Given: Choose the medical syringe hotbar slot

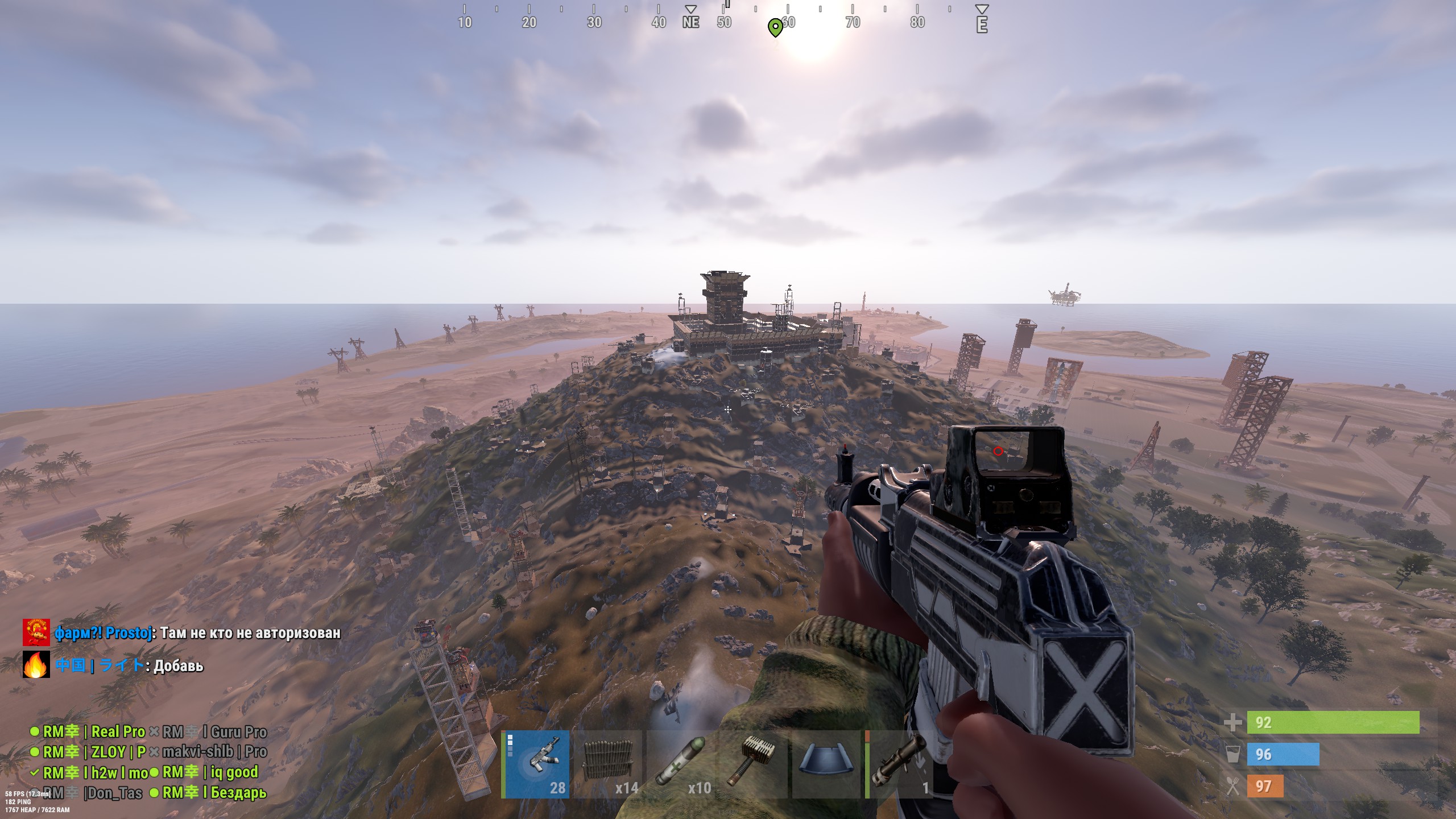Looking at the screenshot, I should (x=680, y=764).
